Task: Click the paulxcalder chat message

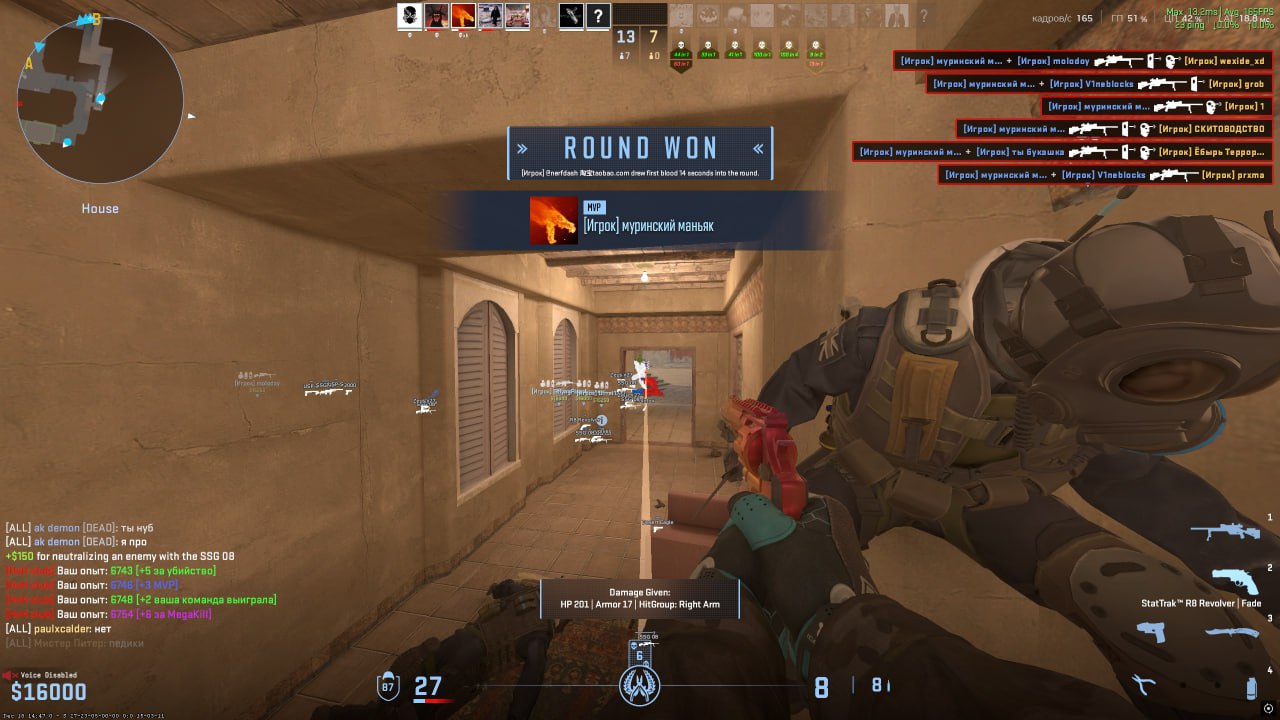Action: (60, 629)
